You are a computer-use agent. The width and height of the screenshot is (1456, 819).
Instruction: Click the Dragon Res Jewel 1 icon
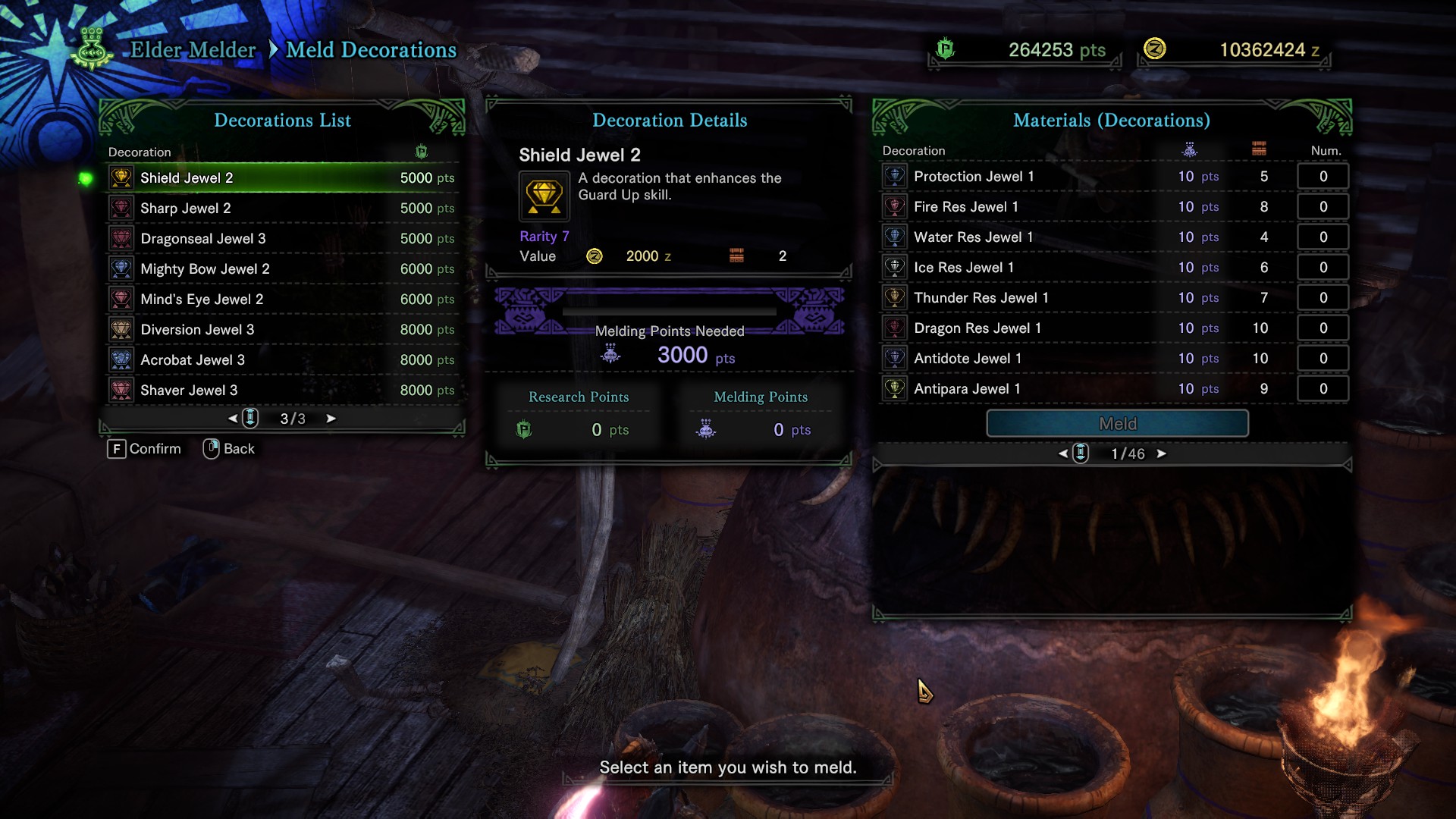click(x=894, y=328)
